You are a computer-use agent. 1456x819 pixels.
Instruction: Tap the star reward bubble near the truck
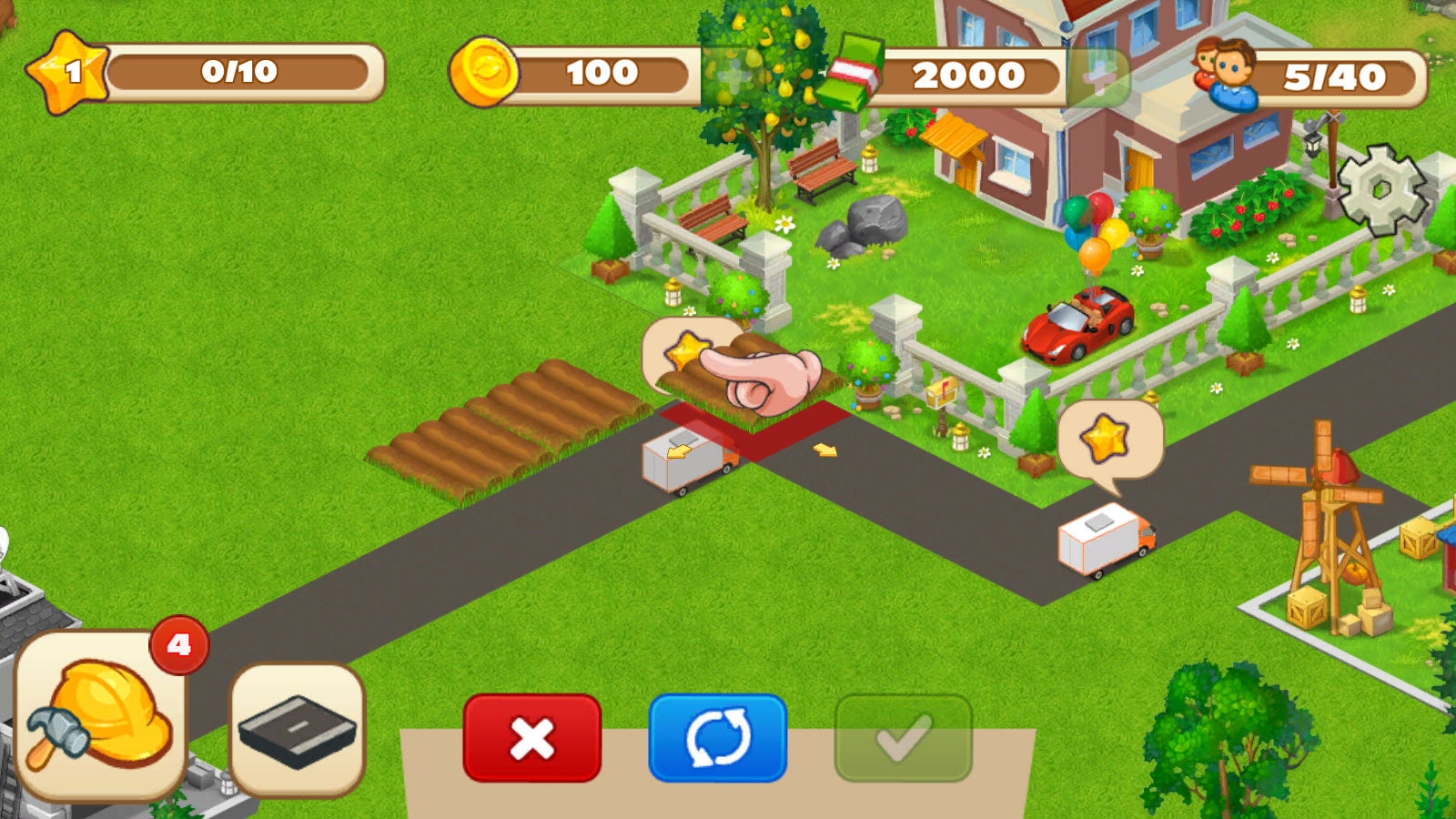[1104, 437]
